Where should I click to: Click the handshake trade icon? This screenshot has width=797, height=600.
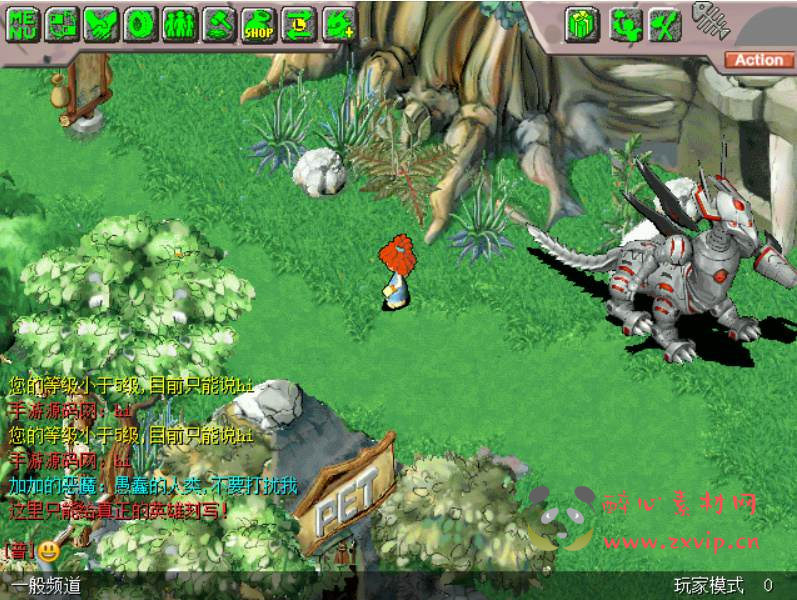(101, 24)
